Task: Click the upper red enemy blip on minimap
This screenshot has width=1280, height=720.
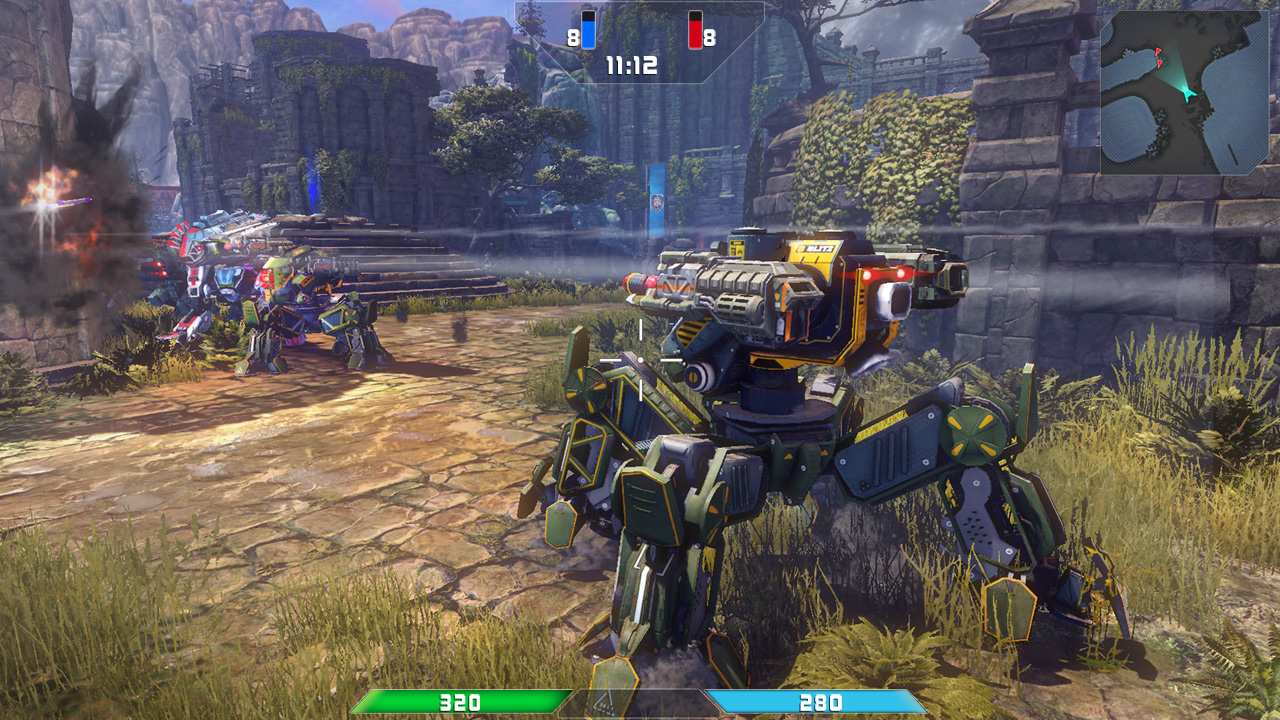Action: 1158,52
